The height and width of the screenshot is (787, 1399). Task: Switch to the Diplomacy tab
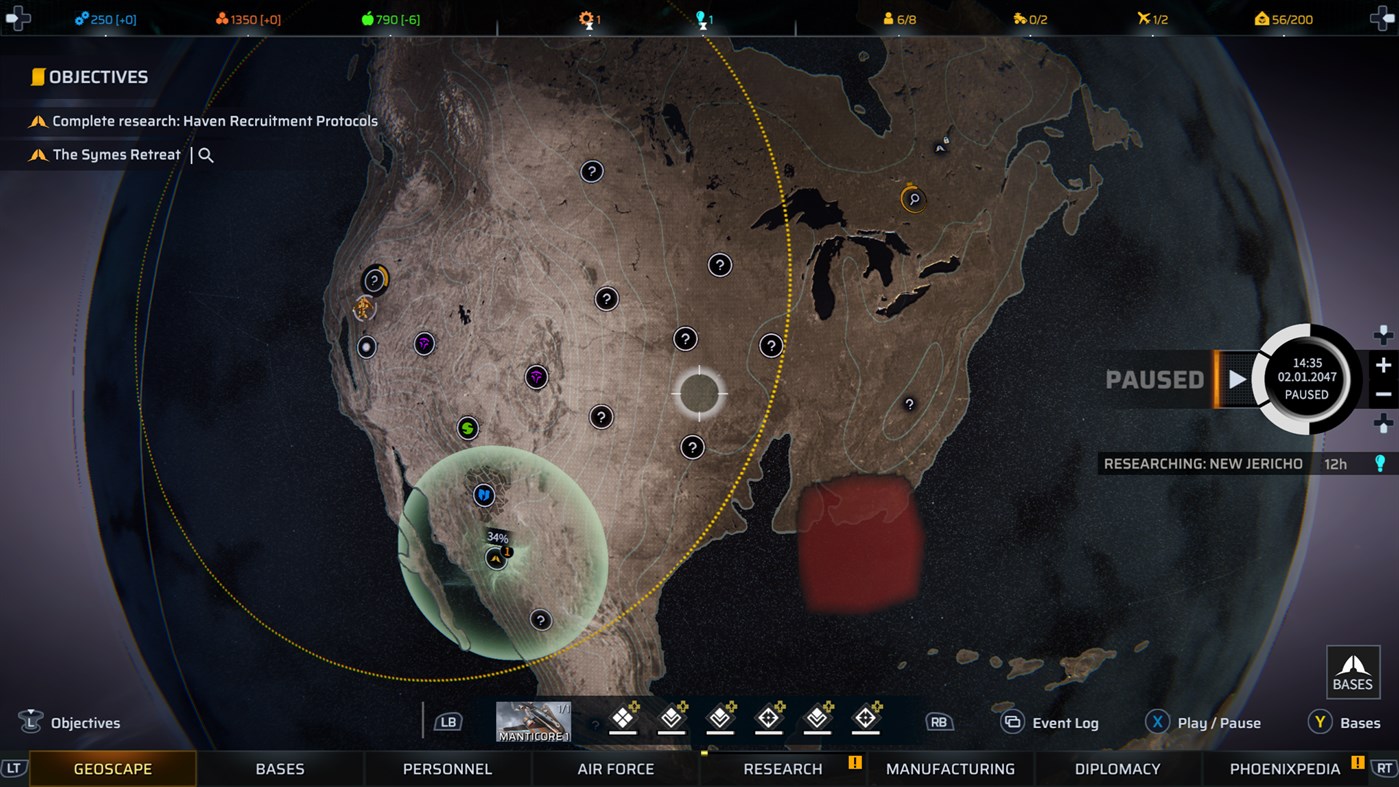click(1117, 769)
